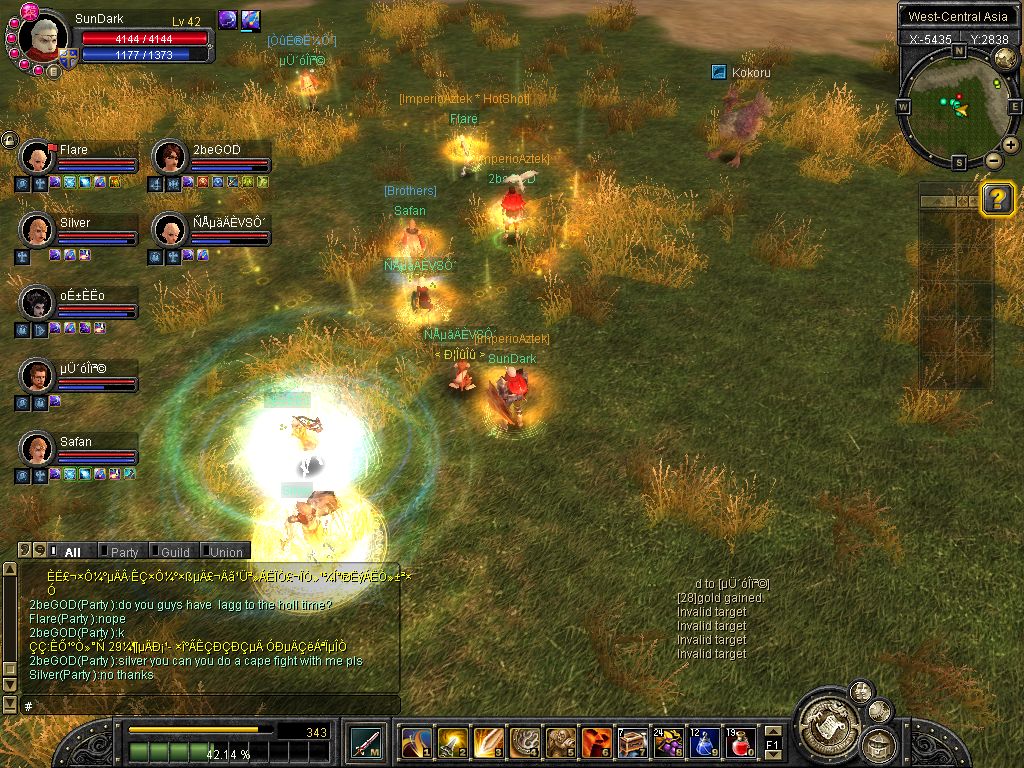Image resolution: width=1024 pixels, height=768 pixels.
Task: Select the treasure chest item in hotbar
Action: click(x=632, y=743)
